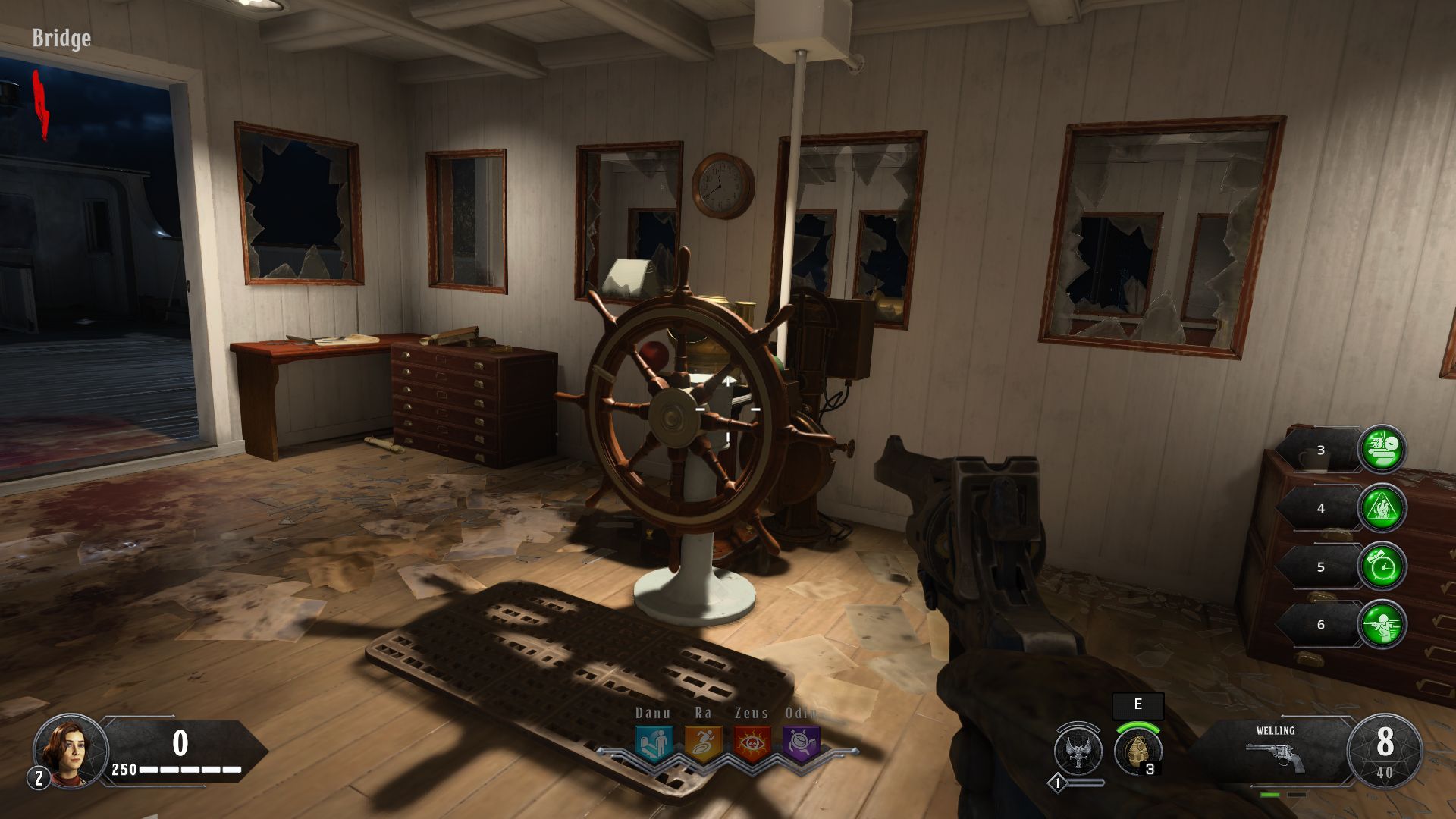Activate the elixir in slot 3
1456x819 pixels.
[x=1382, y=450]
